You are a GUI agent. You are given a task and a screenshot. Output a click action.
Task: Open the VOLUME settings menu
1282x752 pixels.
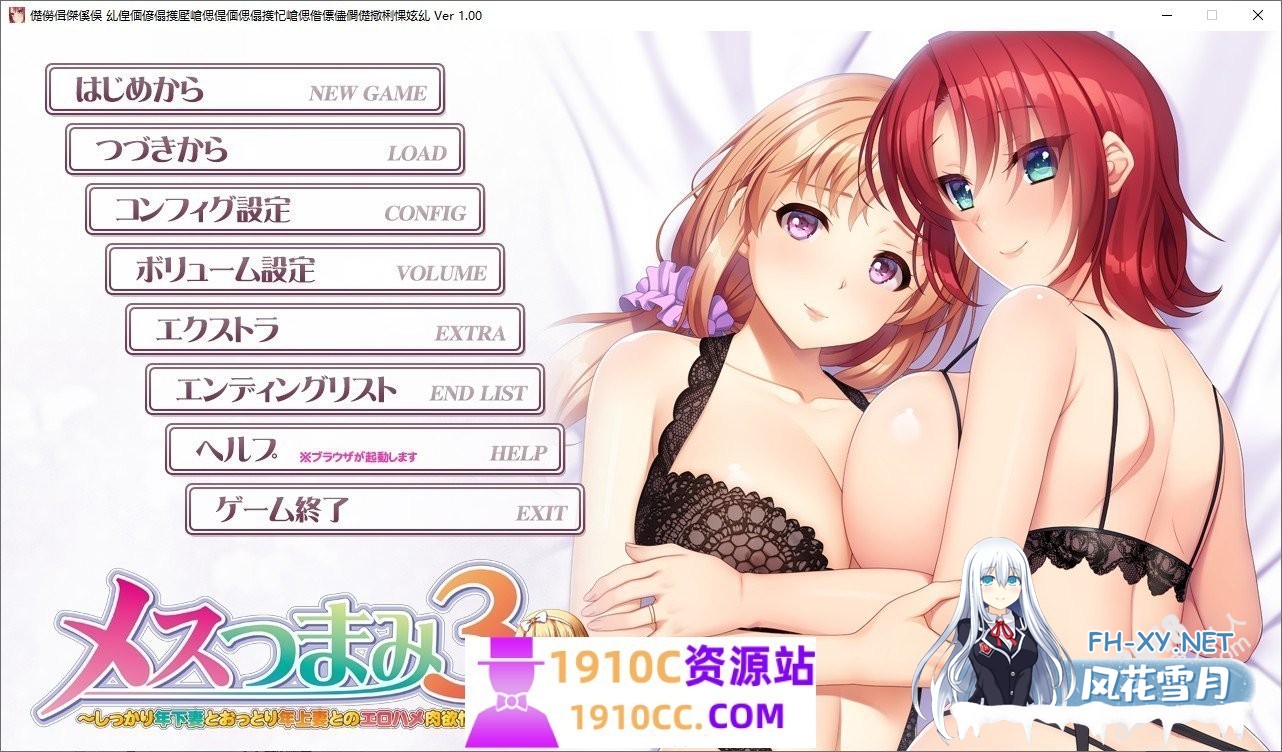[x=305, y=270]
